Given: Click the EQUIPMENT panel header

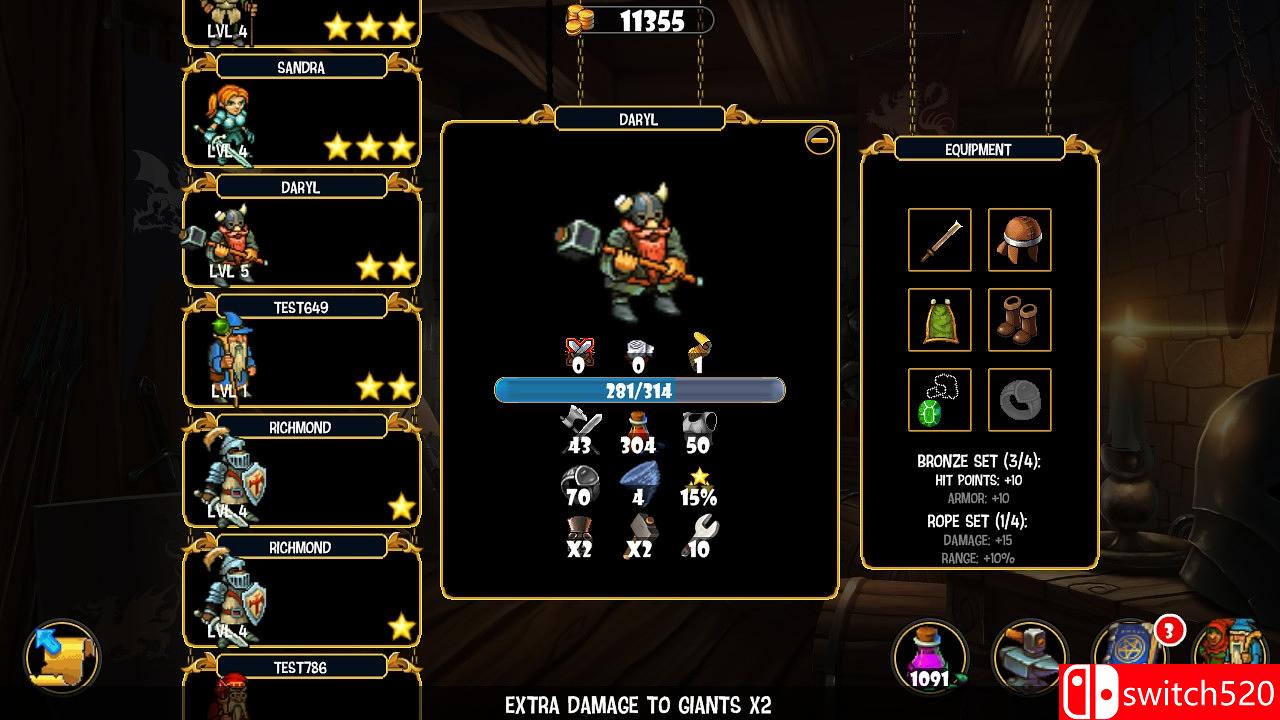Looking at the screenshot, I should 979,149.
